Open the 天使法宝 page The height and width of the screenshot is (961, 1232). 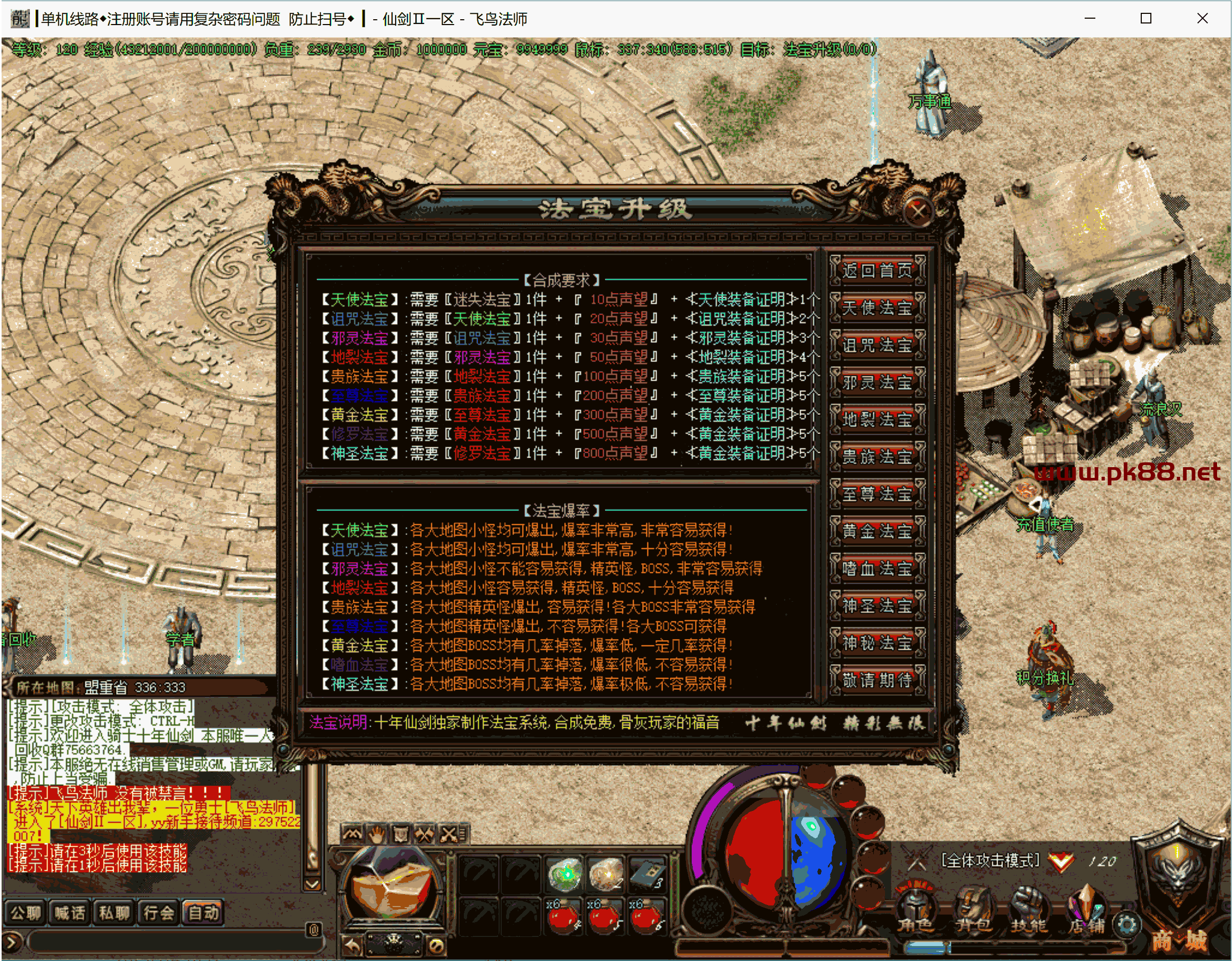pos(876,308)
